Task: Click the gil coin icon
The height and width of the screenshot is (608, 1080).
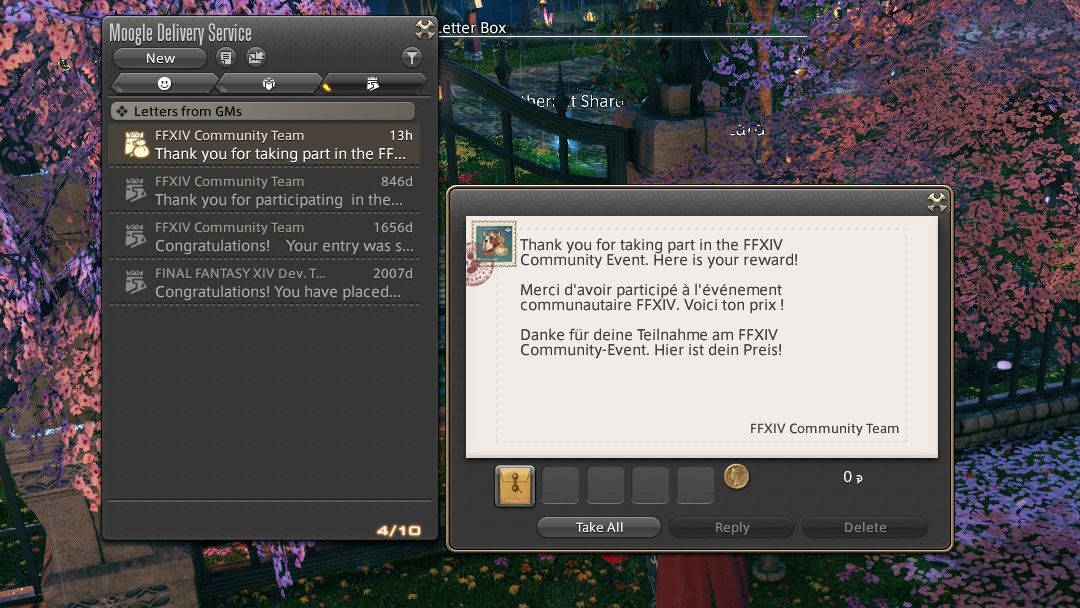Action: point(736,476)
